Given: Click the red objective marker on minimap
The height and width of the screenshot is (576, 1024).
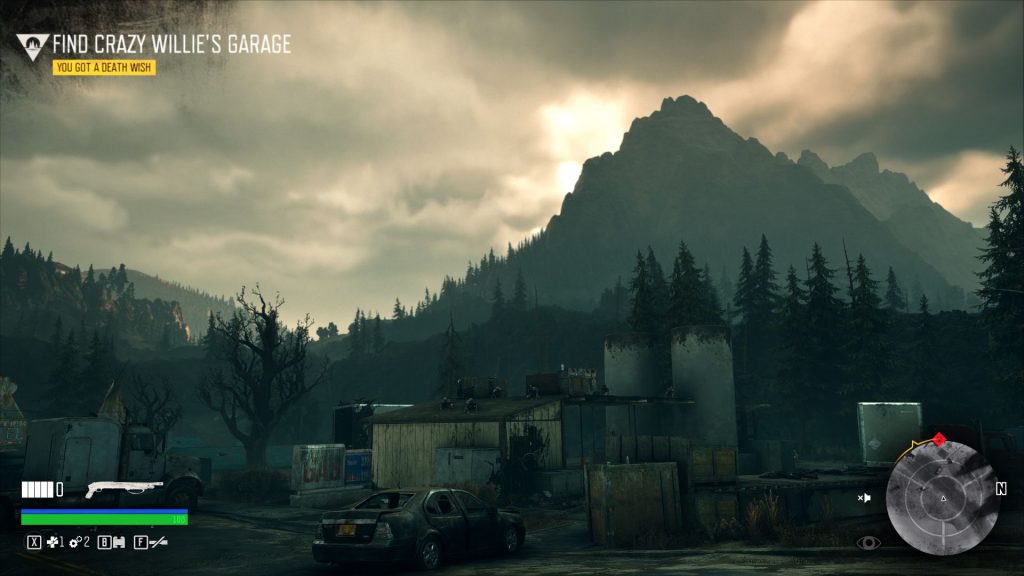Looking at the screenshot, I should 938,438.
